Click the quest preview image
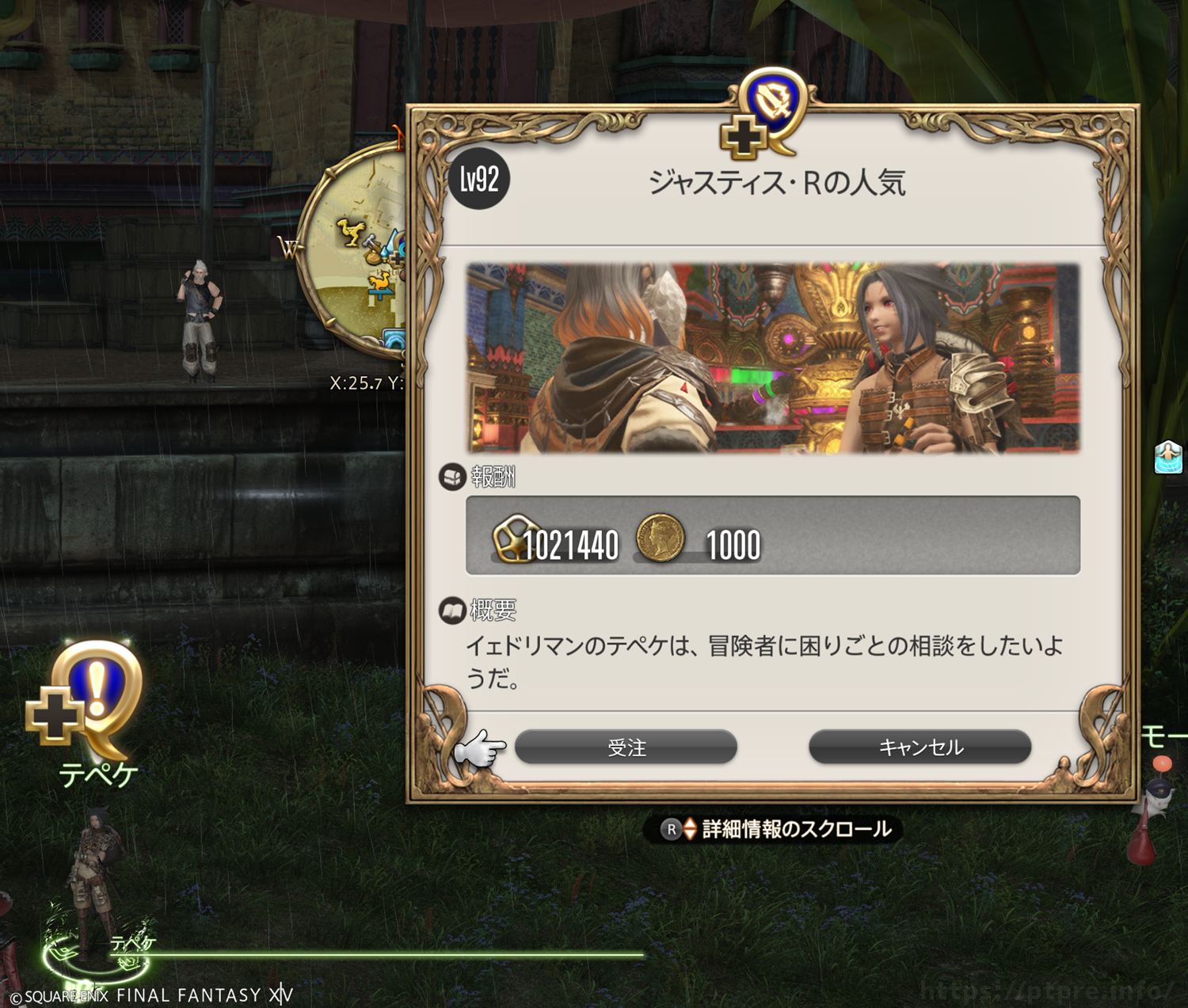Screen dimensions: 1188x1008 click(772, 358)
